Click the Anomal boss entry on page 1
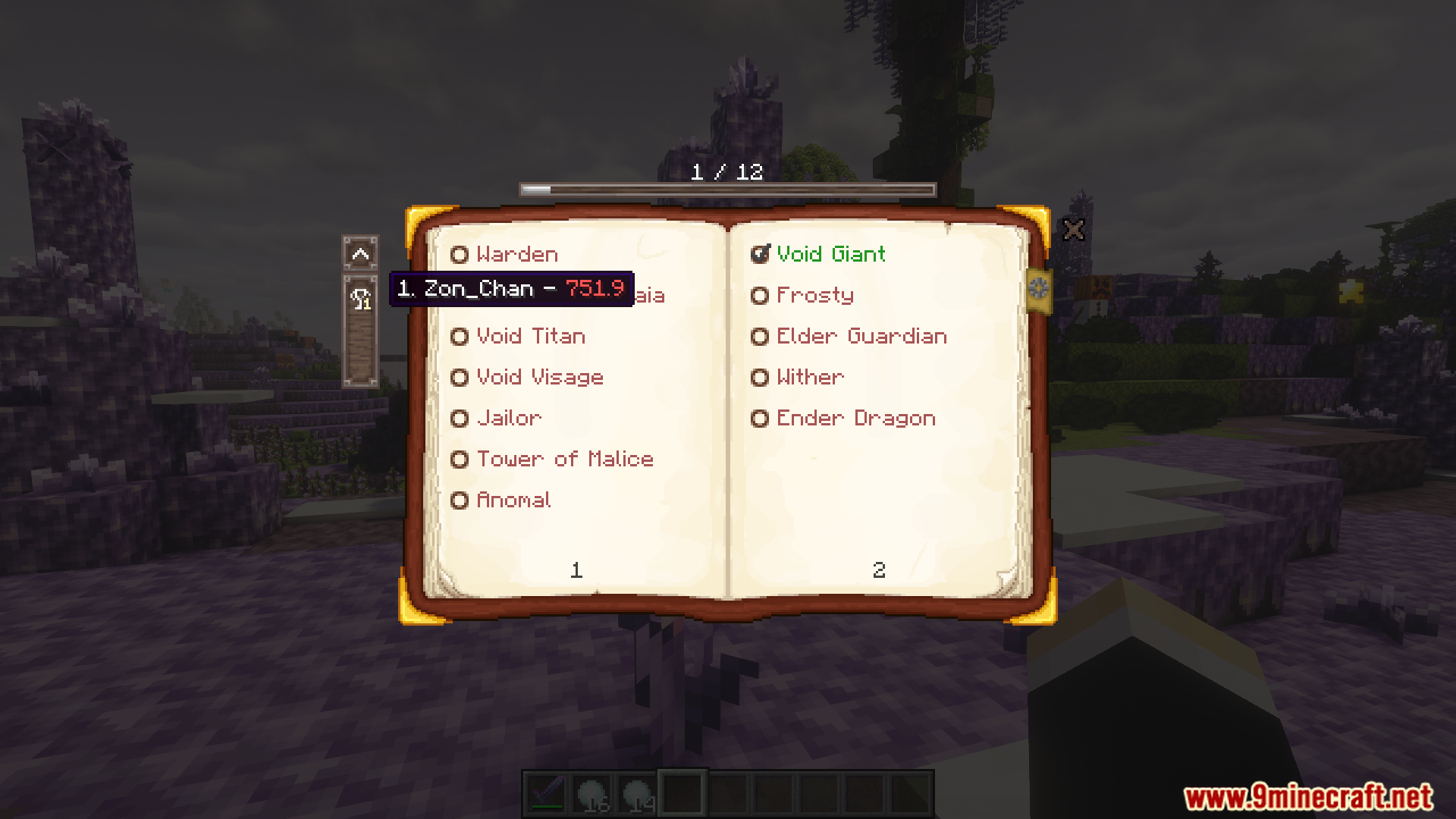The image size is (1456, 819). 513,500
